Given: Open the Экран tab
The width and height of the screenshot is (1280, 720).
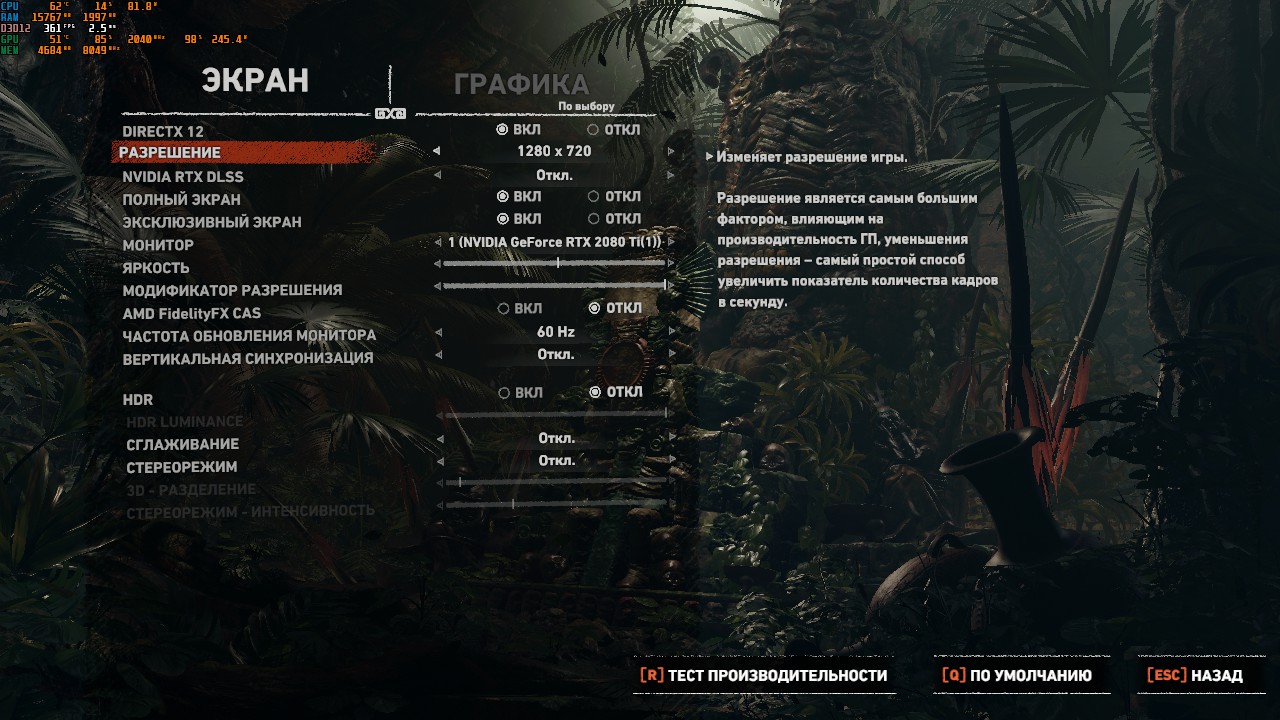Looking at the screenshot, I should point(255,81).
